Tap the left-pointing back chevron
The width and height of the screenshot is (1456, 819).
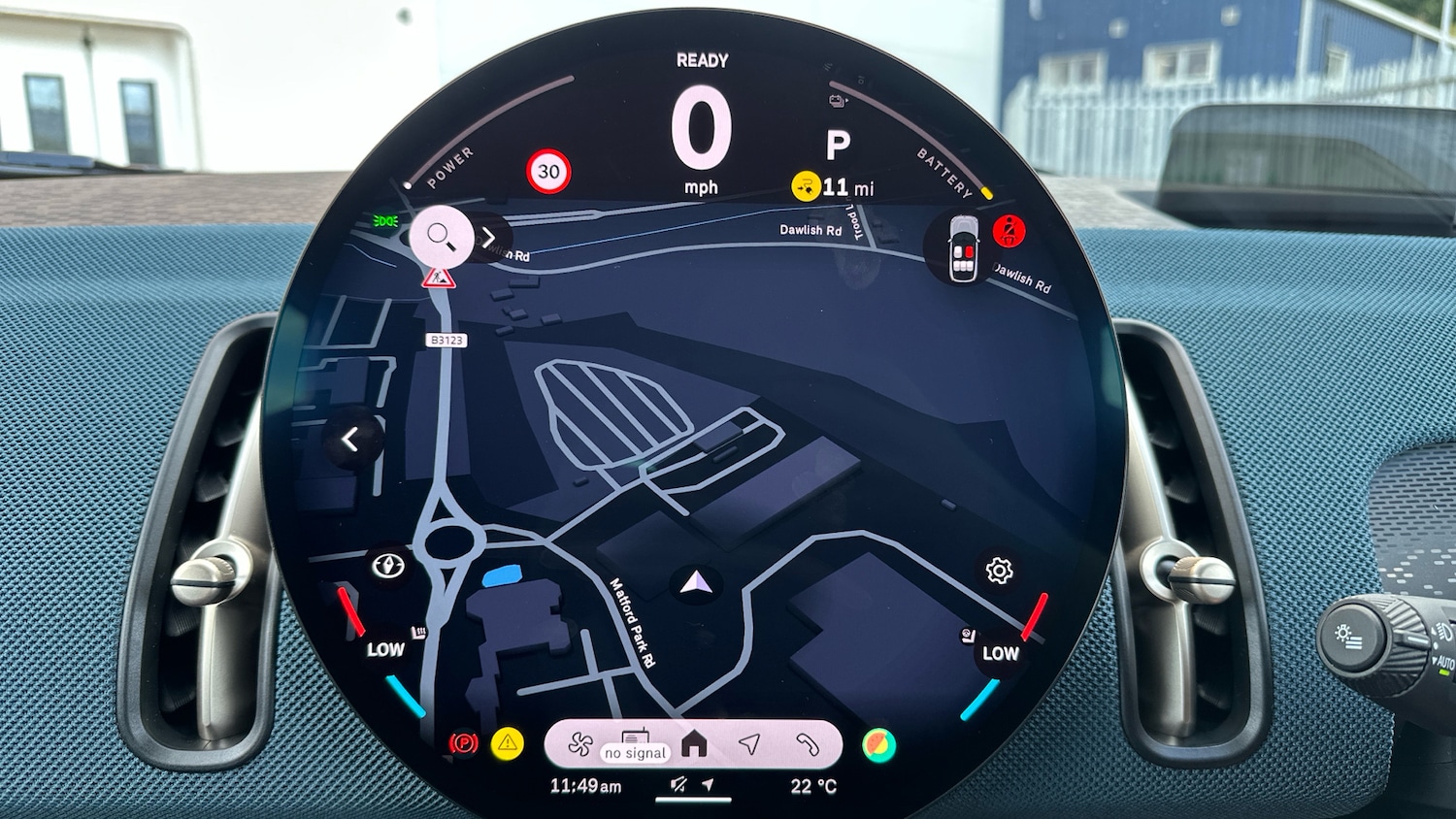click(350, 440)
